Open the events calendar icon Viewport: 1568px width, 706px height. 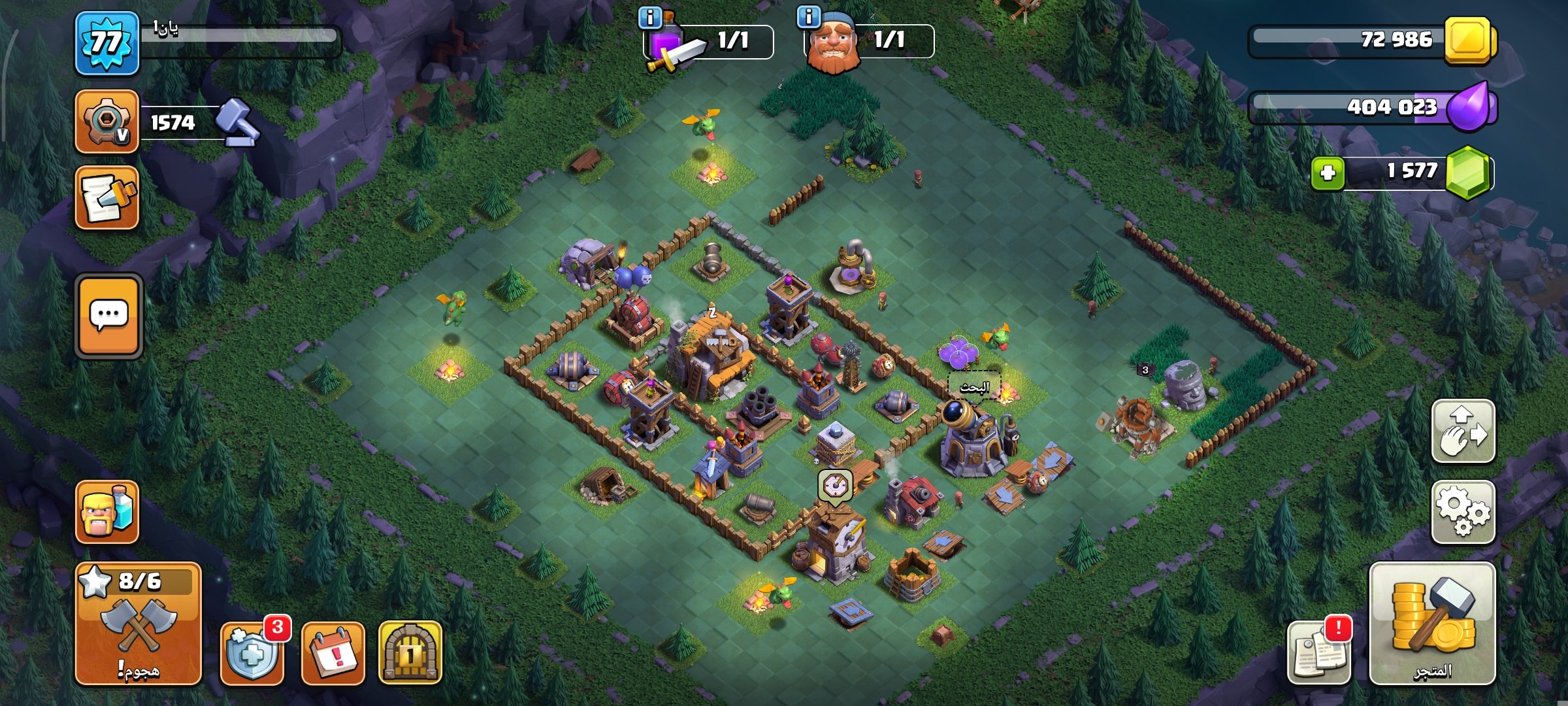(333, 653)
